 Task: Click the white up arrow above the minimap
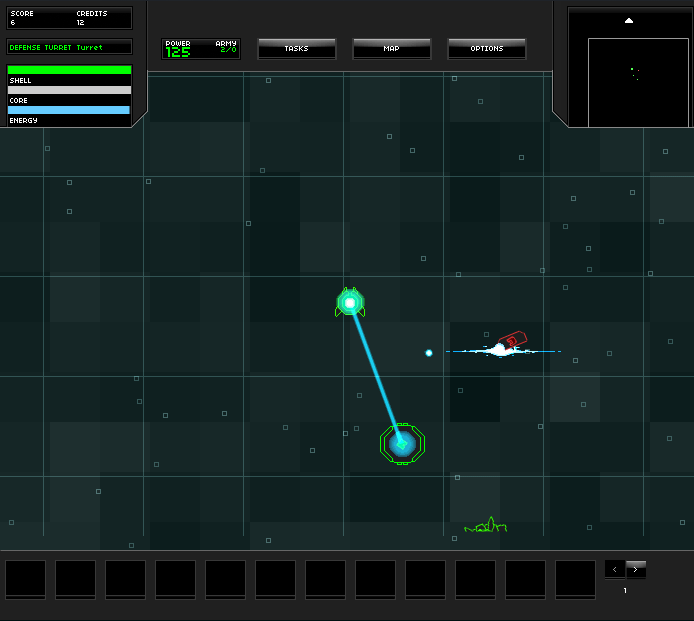pos(629,20)
